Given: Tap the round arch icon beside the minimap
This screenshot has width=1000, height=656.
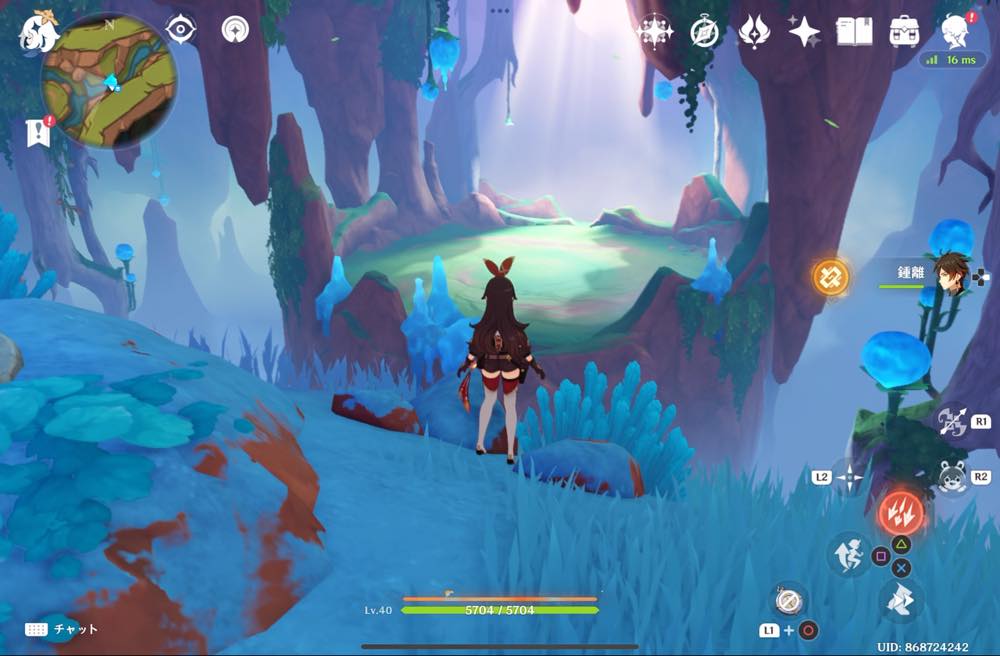Looking at the screenshot, I should tap(236, 30).
